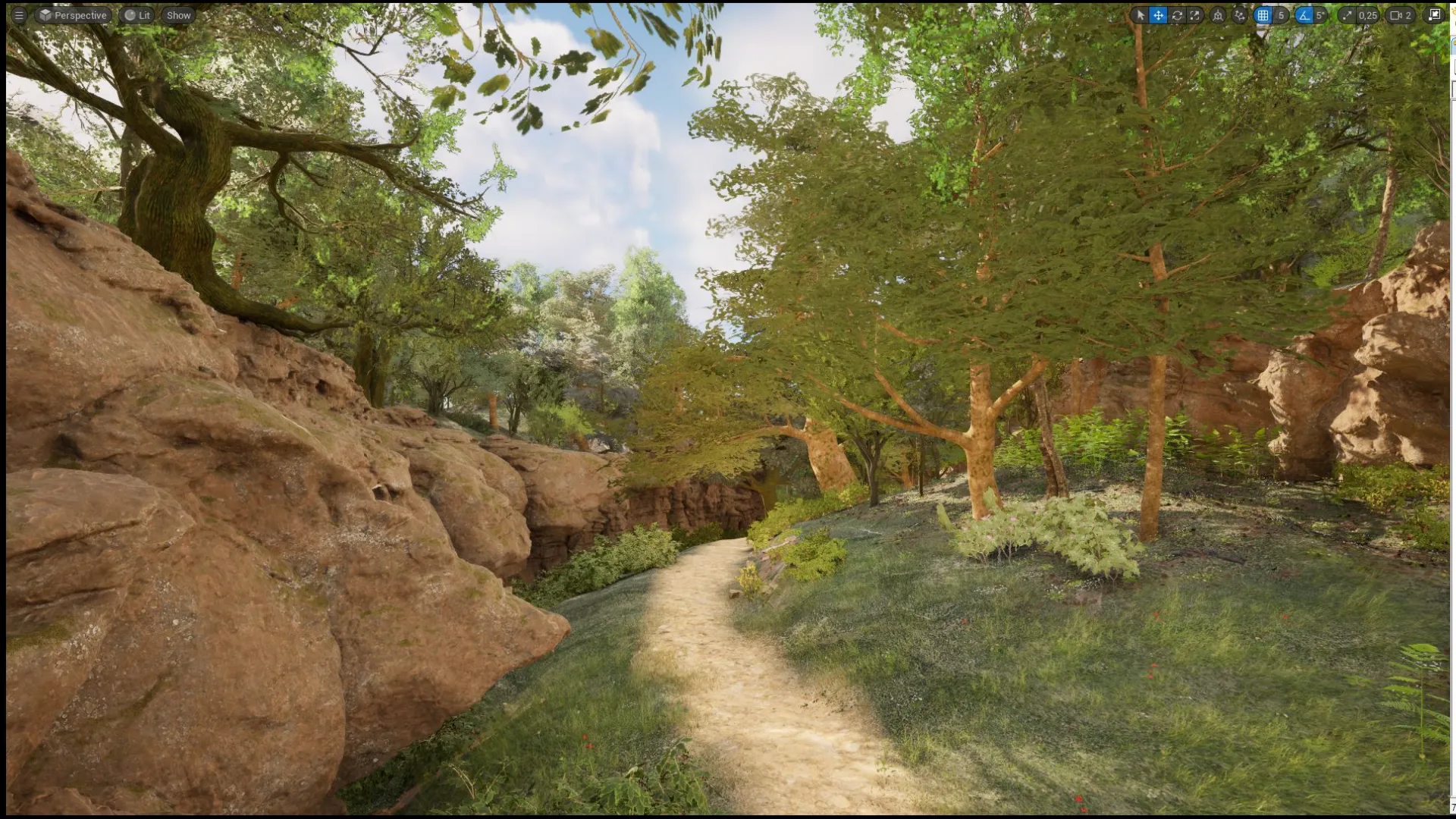1456x819 pixels.
Task: Switch to the scale tool
Action: tap(1195, 15)
